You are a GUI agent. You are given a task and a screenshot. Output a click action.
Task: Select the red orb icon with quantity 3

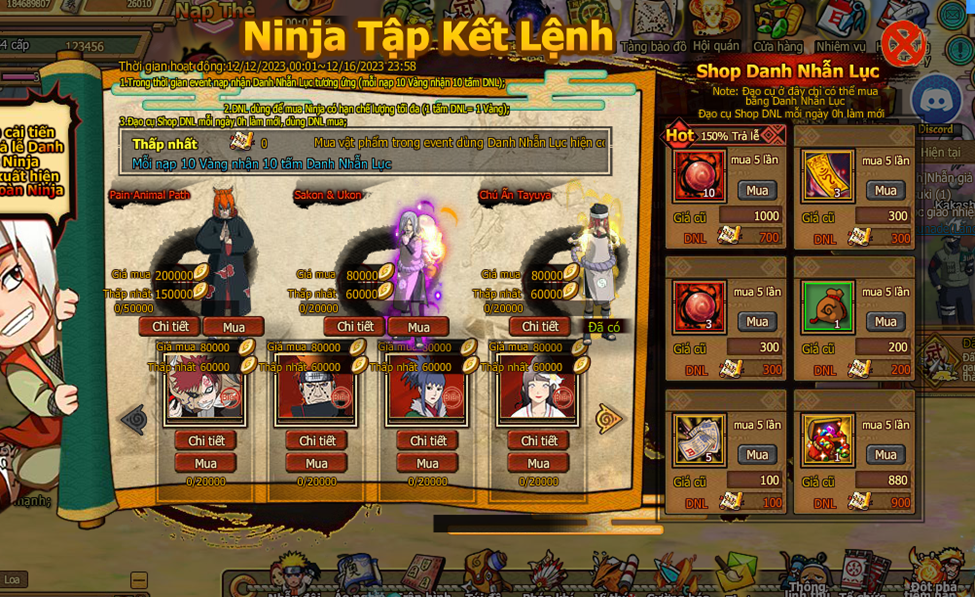699,307
